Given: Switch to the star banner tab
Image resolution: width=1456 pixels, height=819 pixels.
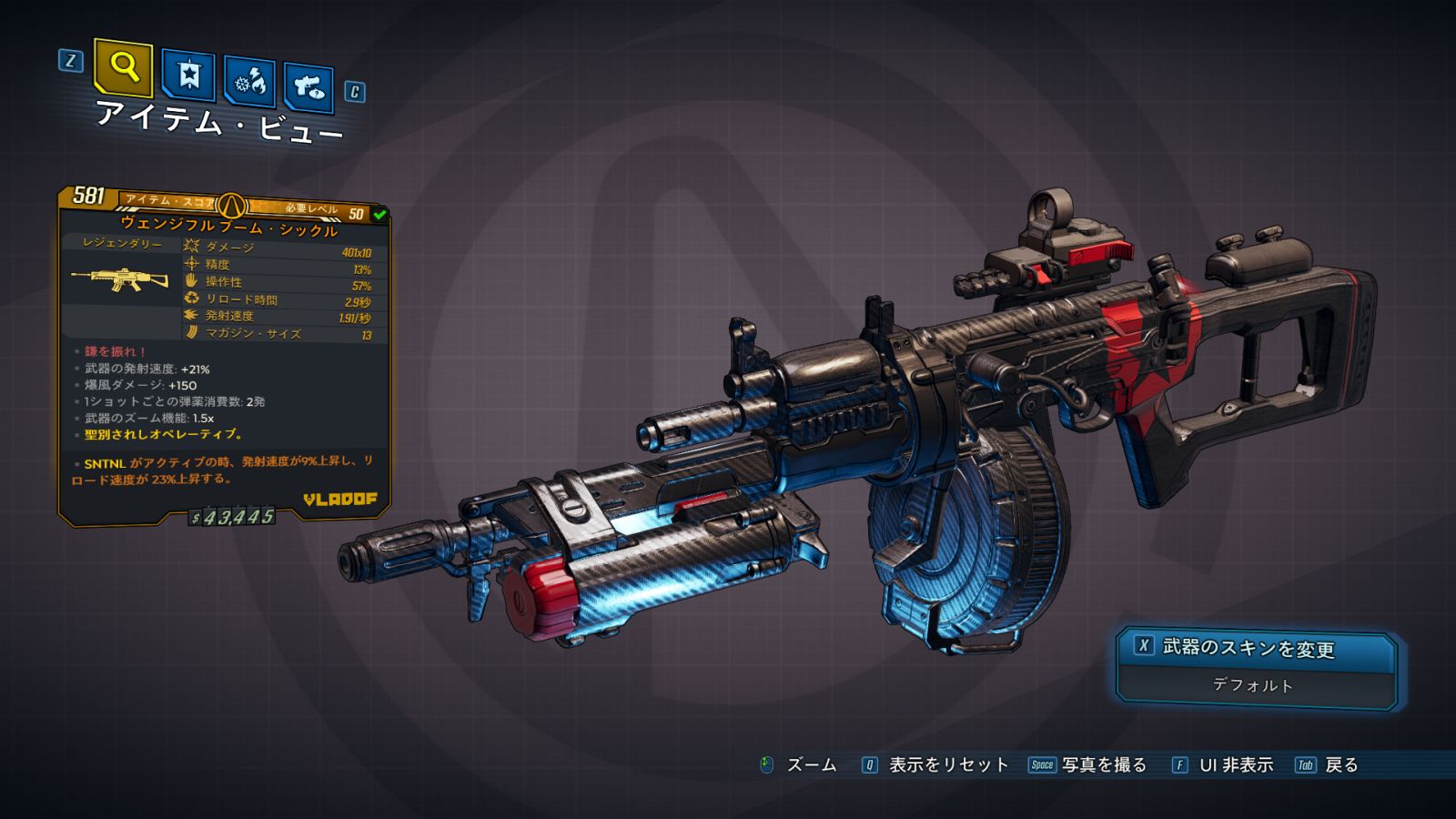Looking at the screenshot, I should click(x=188, y=75).
